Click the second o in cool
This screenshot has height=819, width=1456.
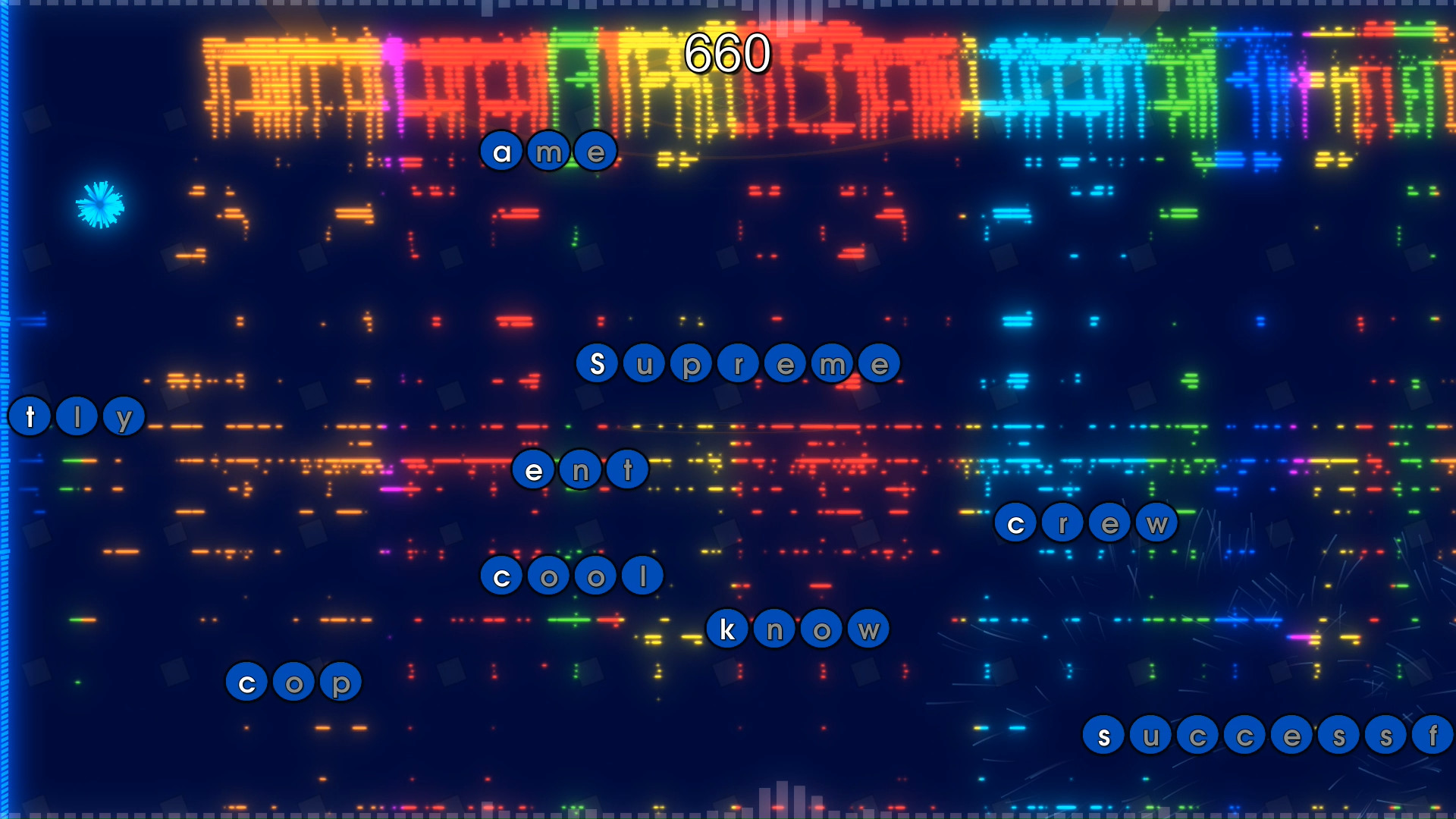tap(595, 576)
